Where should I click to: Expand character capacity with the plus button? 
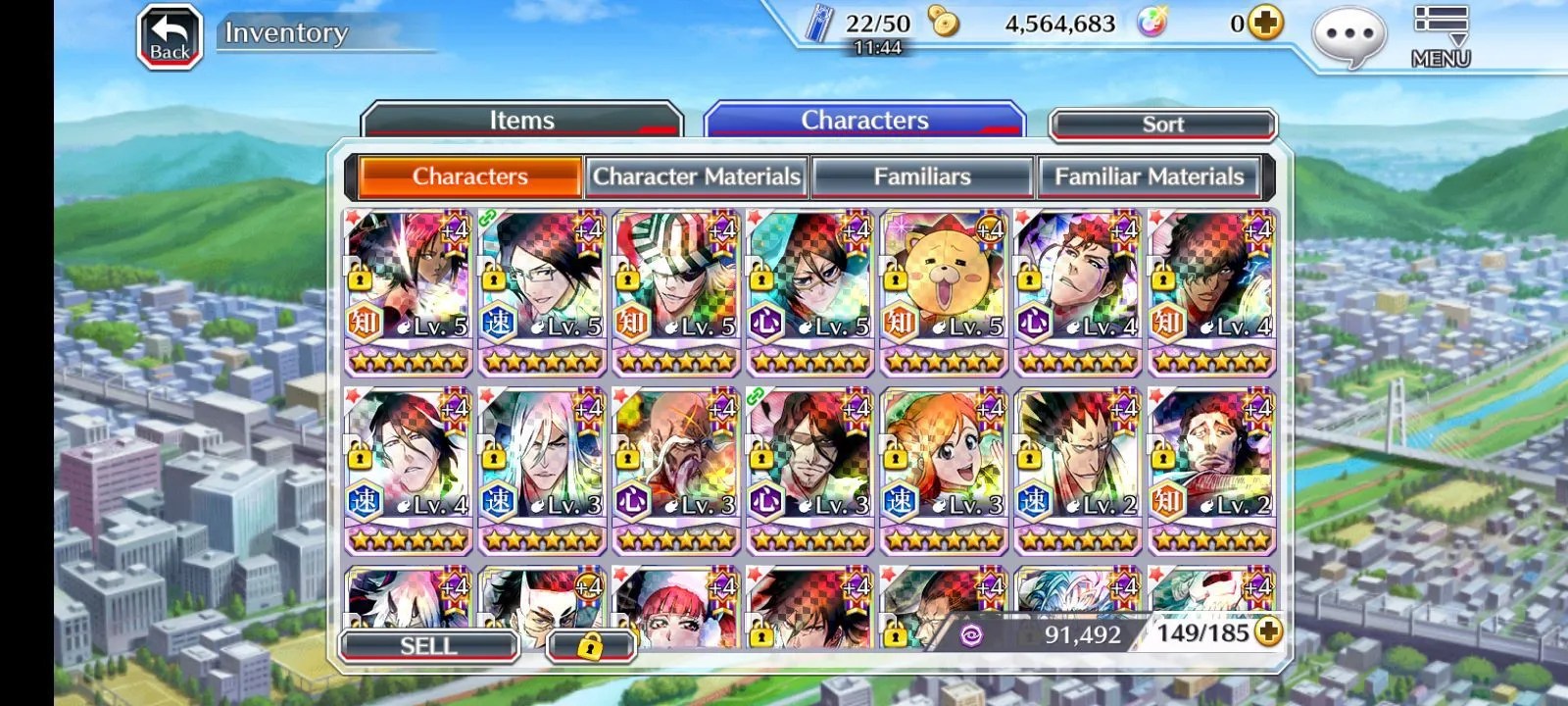coord(1268,632)
